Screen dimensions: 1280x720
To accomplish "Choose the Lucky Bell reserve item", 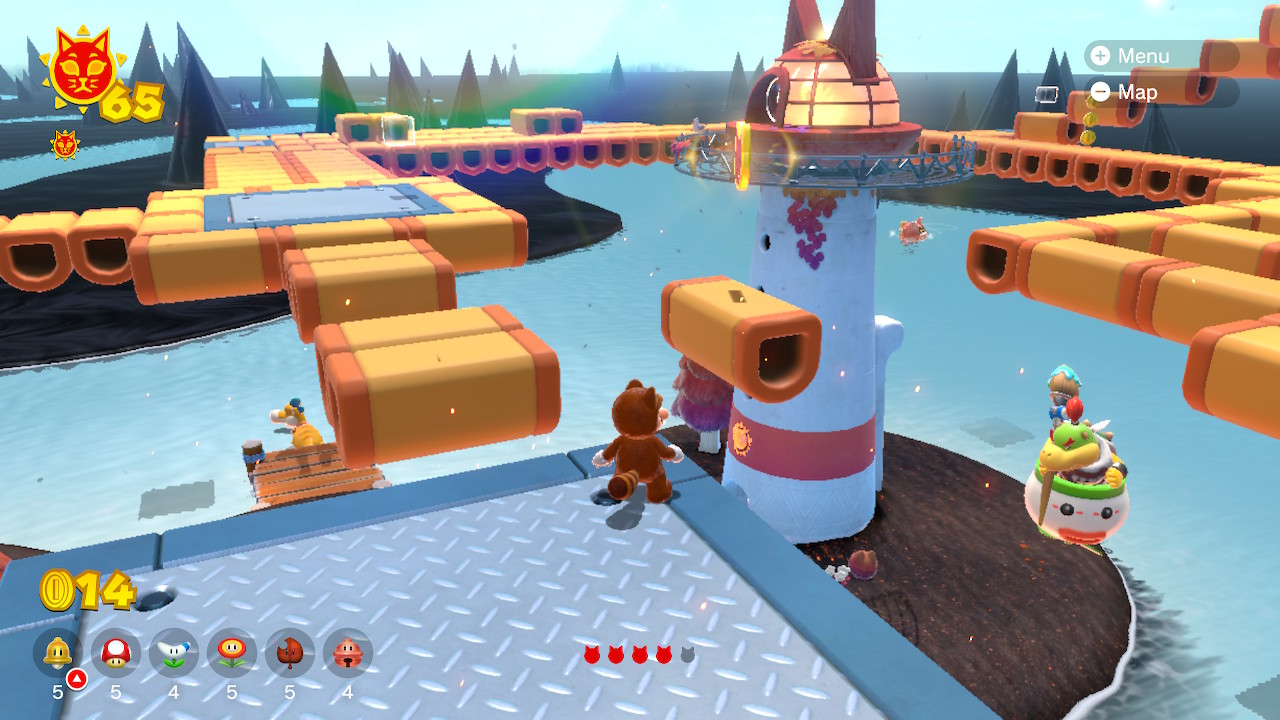I will (348, 653).
